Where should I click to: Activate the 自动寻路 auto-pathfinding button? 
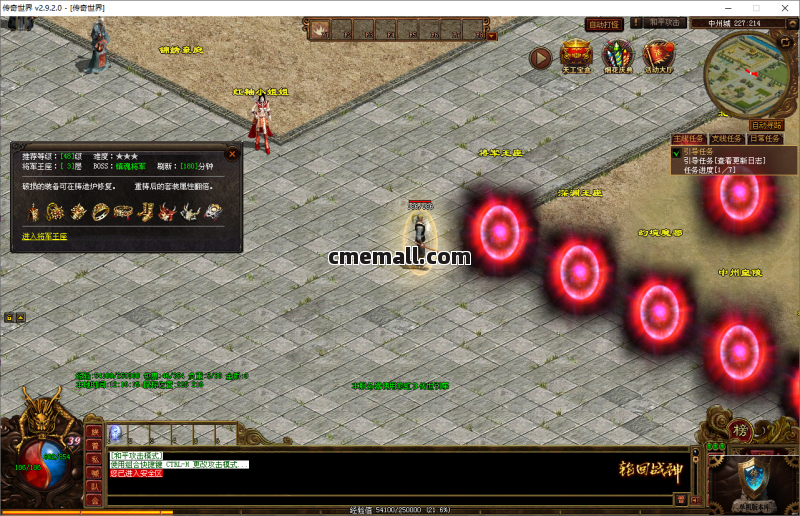click(x=766, y=125)
